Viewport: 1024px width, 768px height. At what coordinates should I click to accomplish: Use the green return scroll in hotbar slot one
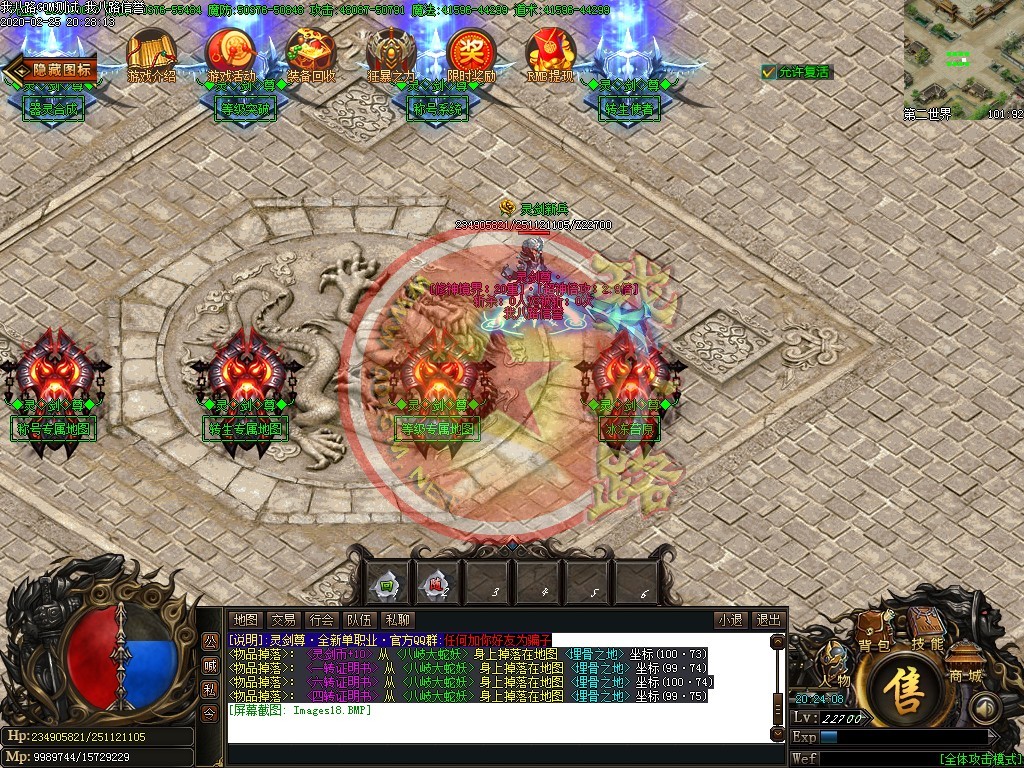point(387,584)
